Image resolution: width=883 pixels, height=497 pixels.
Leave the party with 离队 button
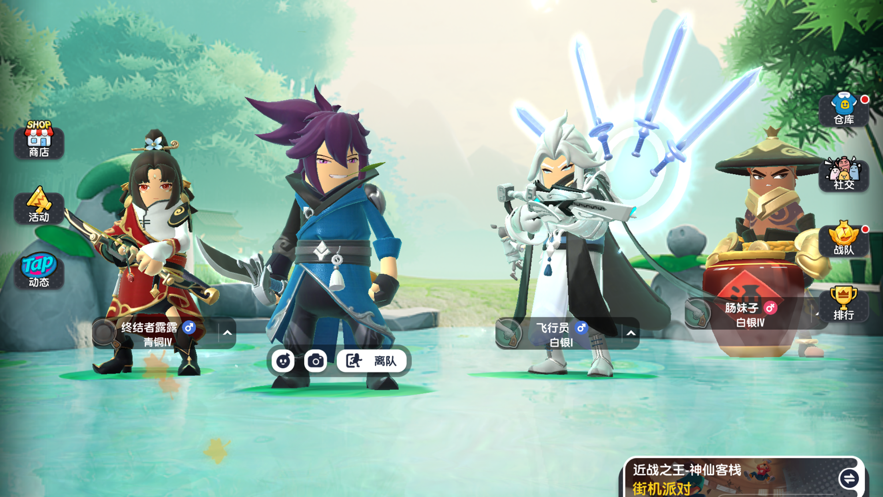[x=372, y=361]
